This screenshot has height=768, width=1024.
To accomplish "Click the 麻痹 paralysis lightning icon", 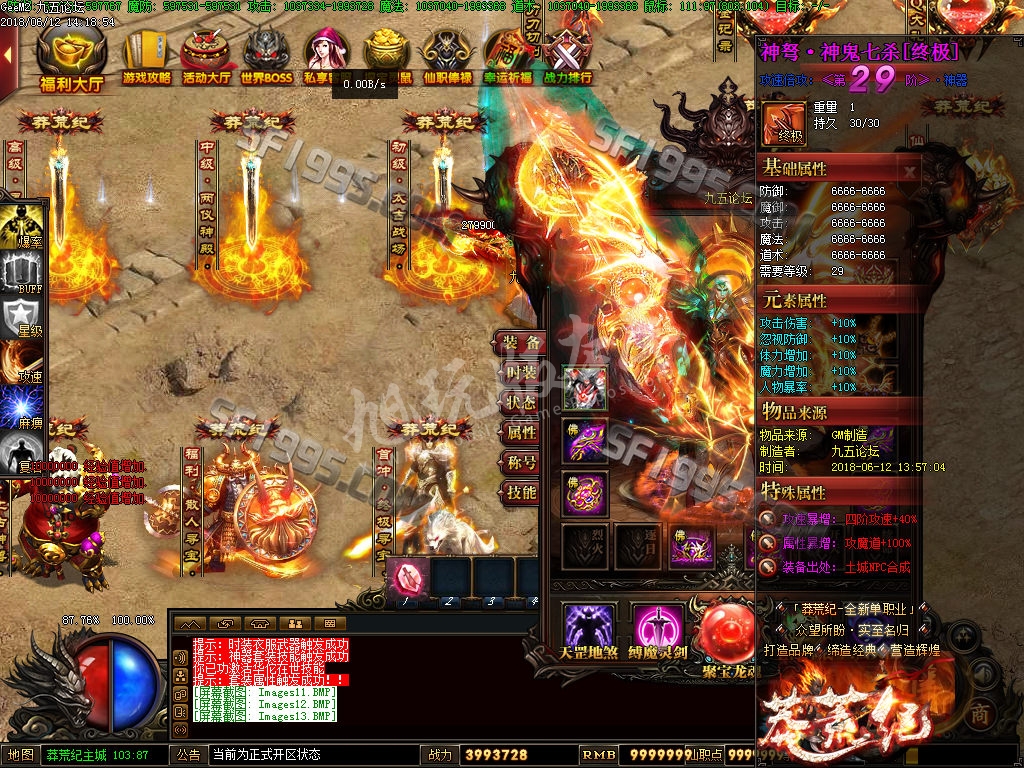I will pos(22,408).
